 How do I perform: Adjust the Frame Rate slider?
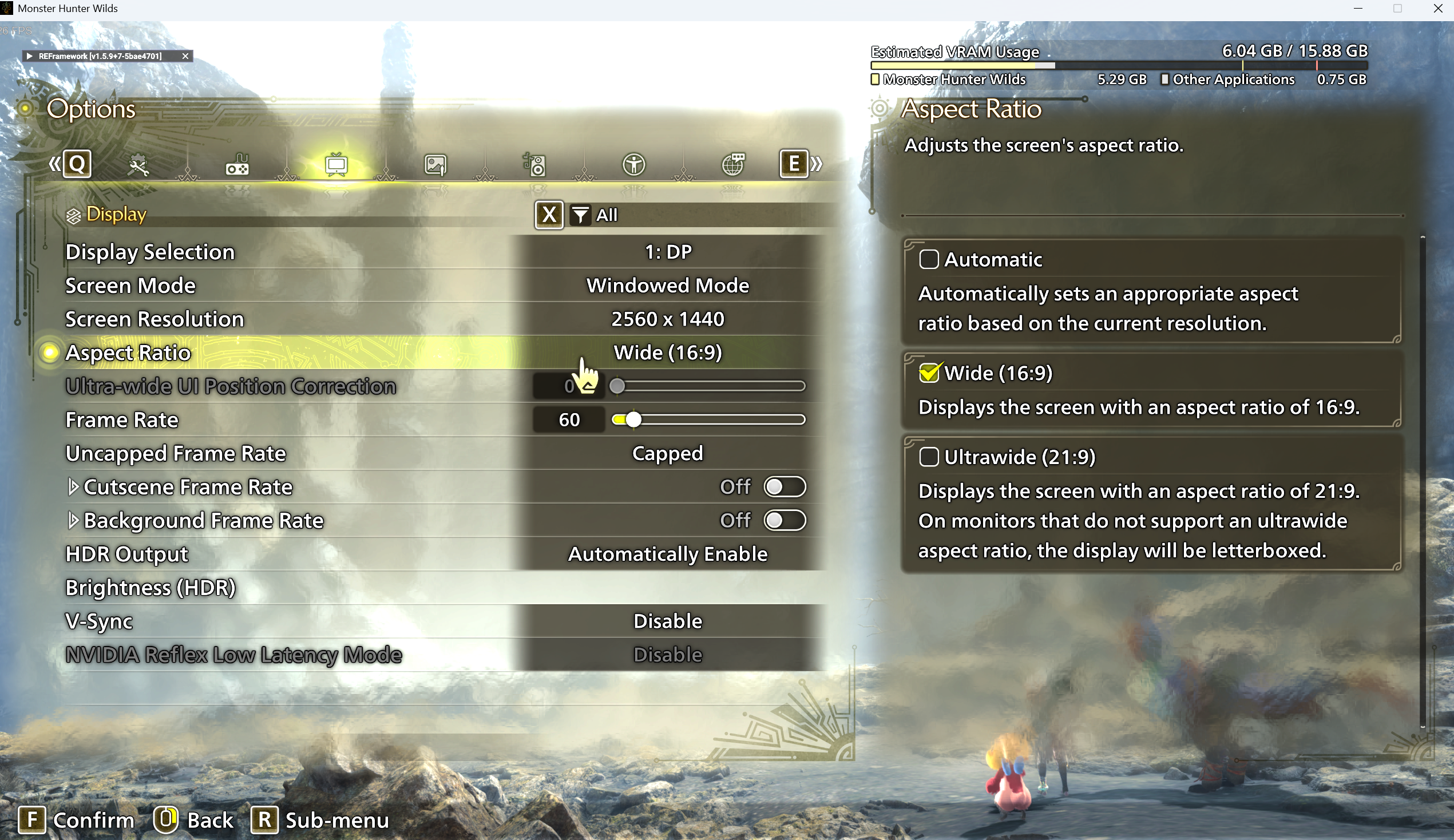[633, 419]
